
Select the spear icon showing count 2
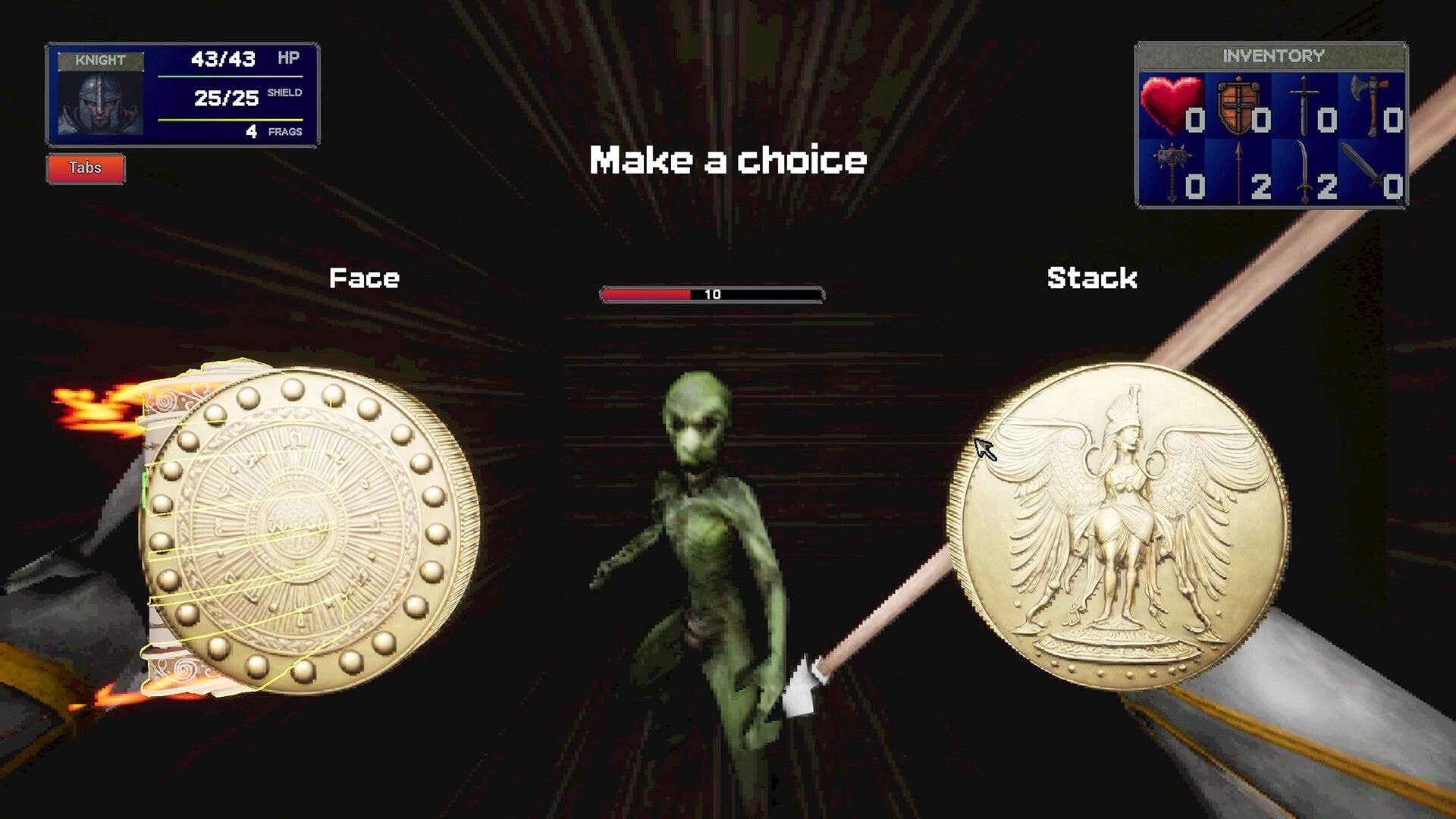click(1240, 171)
